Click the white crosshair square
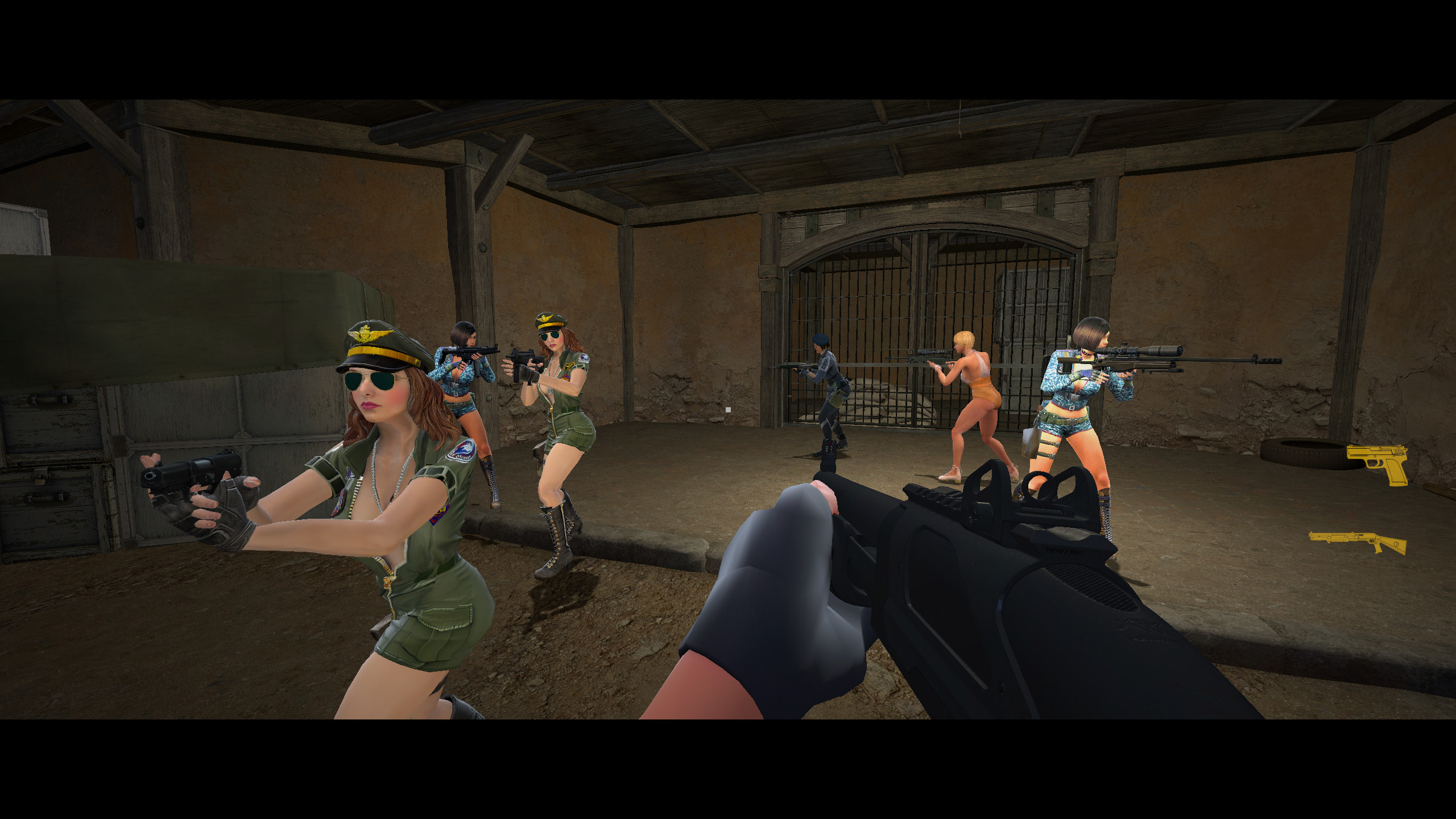 click(x=729, y=409)
